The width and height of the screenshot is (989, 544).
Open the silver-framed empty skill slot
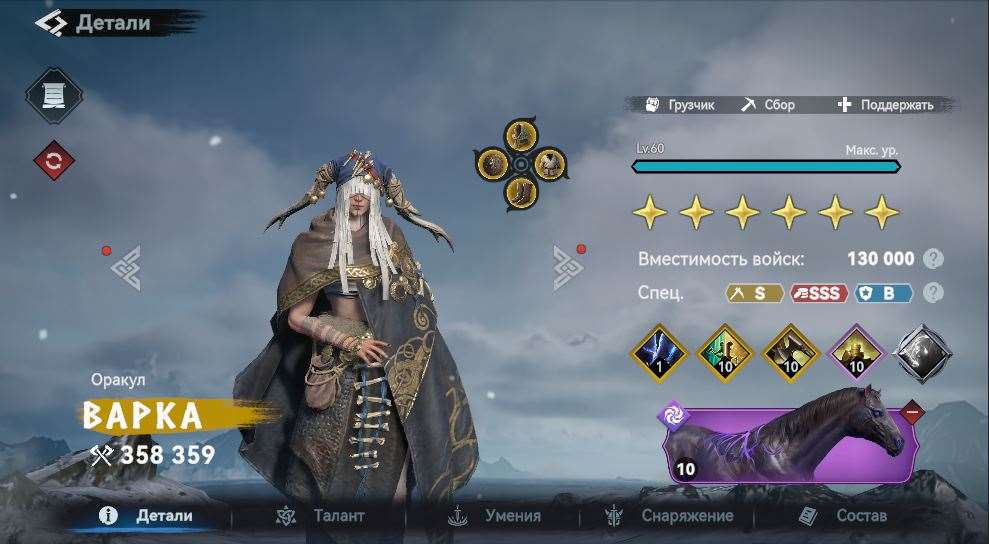tap(922, 353)
